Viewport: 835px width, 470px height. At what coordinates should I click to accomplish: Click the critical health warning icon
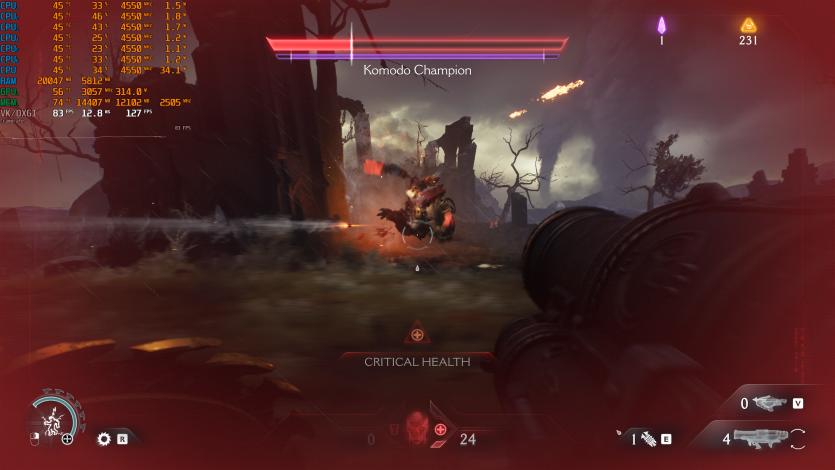pyautogui.click(x=417, y=335)
